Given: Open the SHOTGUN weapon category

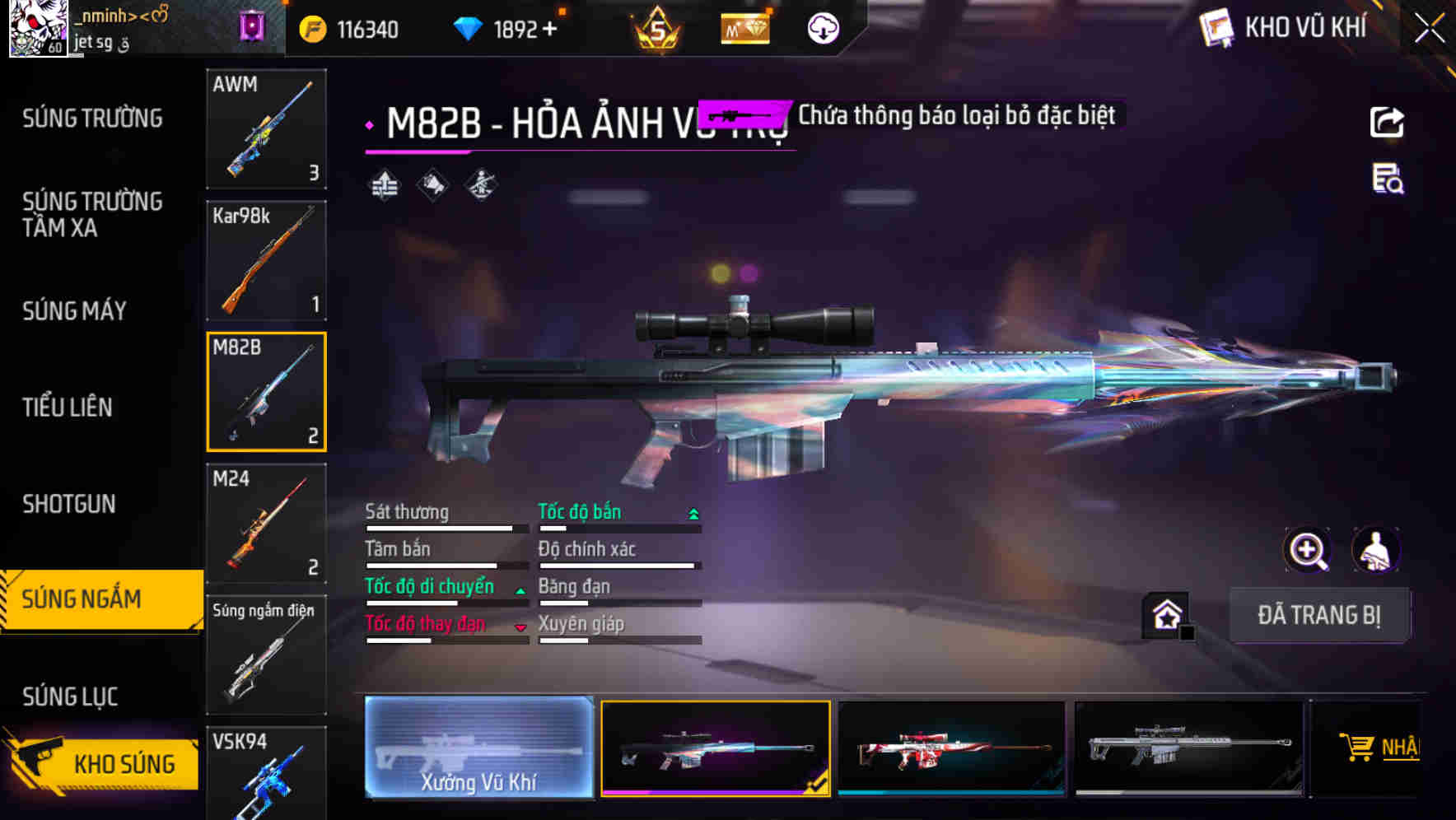Looking at the screenshot, I should (x=69, y=503).
